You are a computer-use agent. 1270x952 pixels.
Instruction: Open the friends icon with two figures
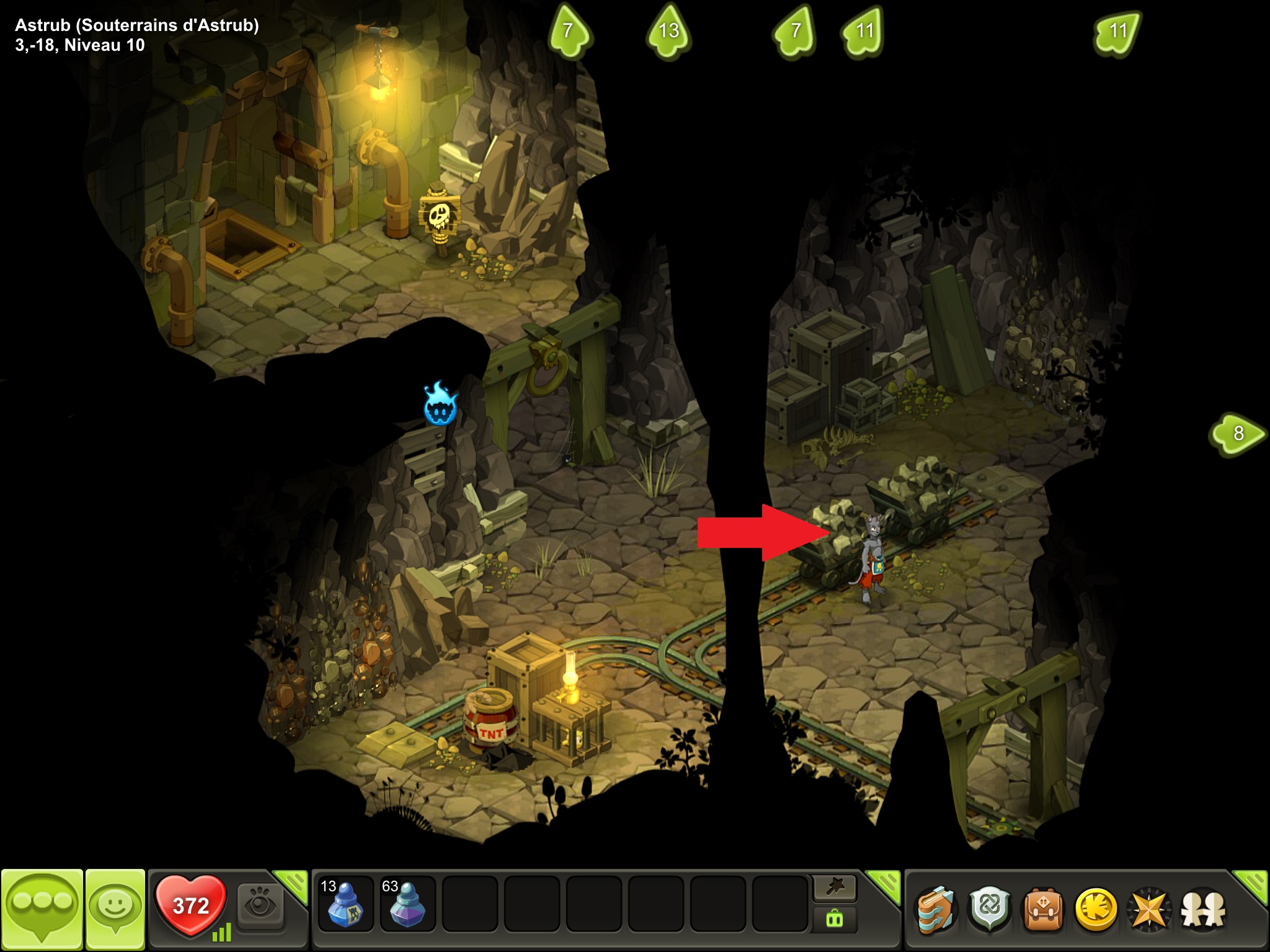point(1203,910)
